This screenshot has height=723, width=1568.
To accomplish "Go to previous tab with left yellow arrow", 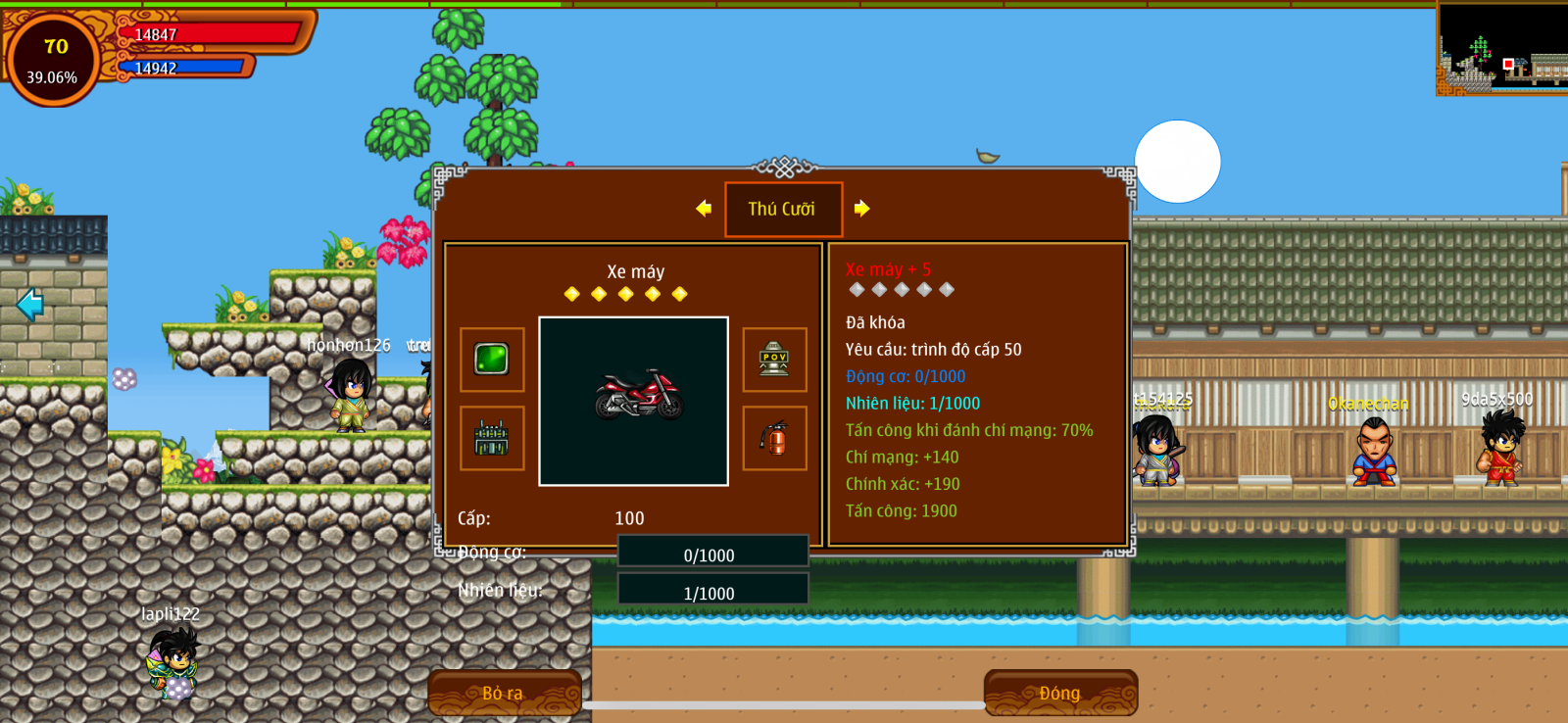I will click(x=704, y=208).
